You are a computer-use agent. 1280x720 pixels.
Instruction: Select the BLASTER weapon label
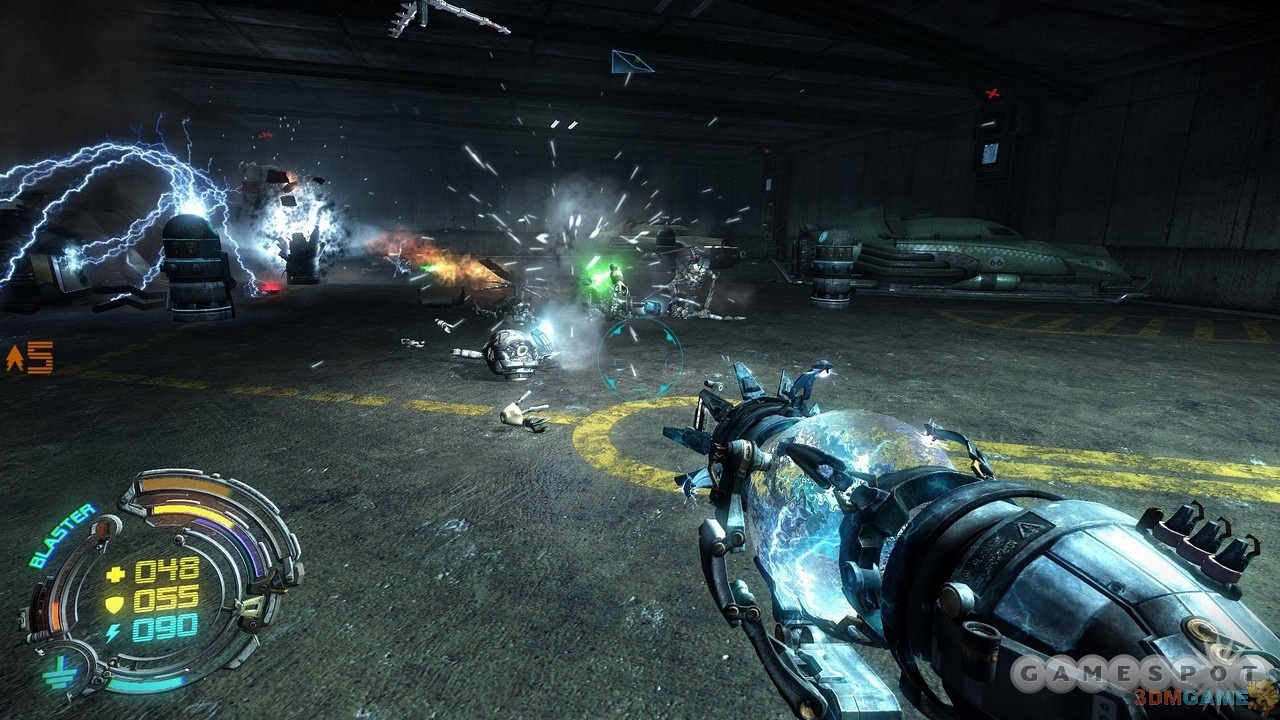pyautogui.click(x=62, y=535)
